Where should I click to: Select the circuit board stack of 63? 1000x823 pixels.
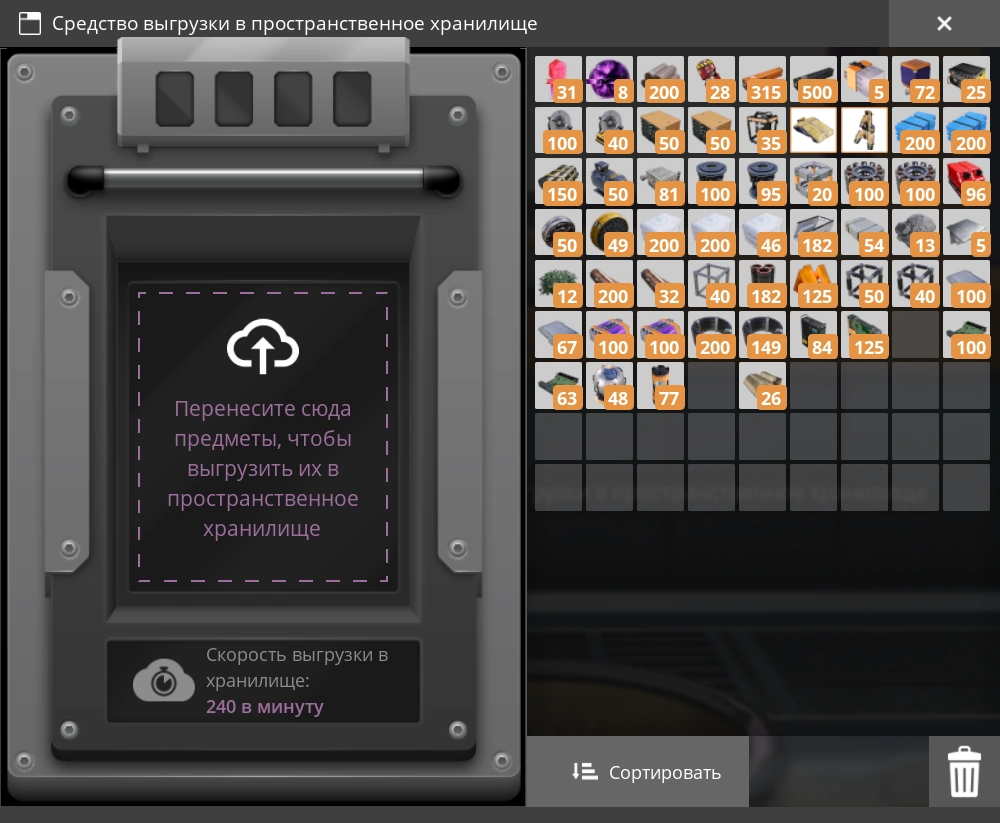tap(558, 386)
